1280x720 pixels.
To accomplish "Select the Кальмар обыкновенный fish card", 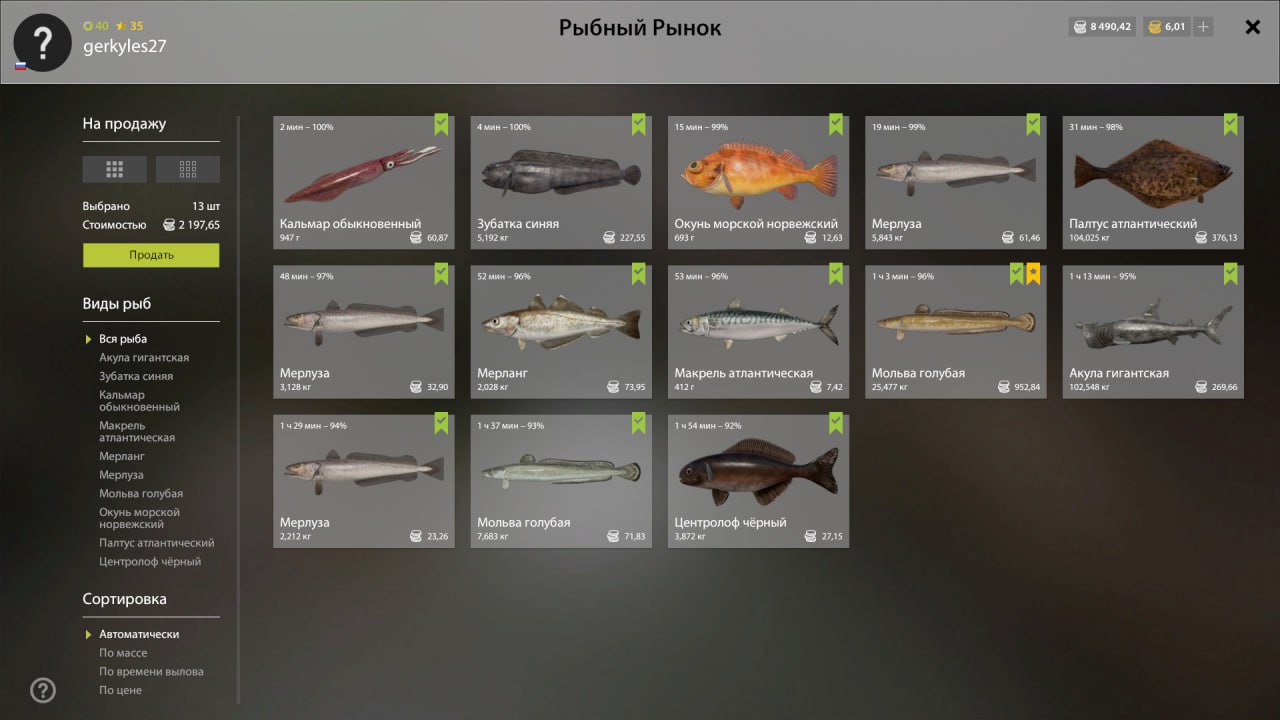I will (x=363, y=182).
